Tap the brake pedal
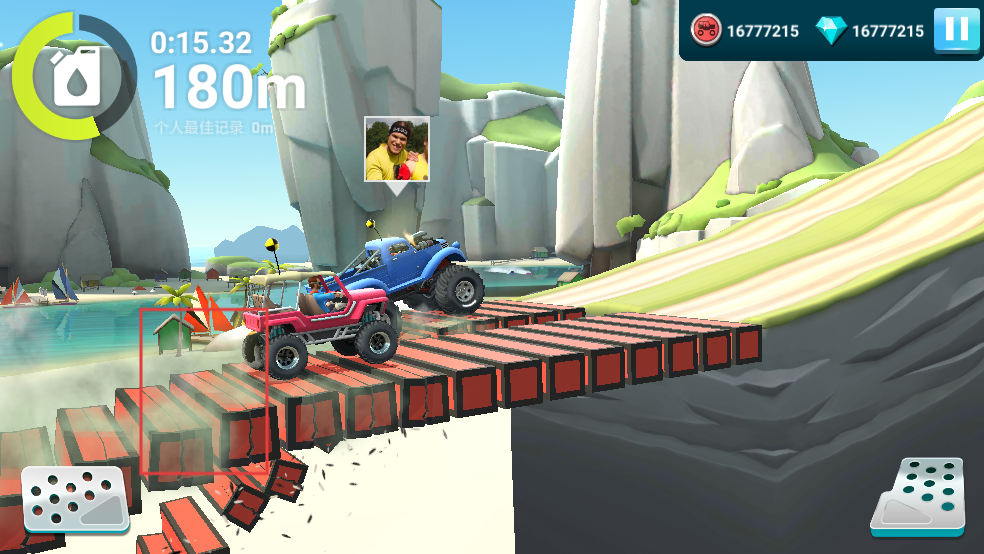The height and width of the screenshot is (554, 984). 75,498
